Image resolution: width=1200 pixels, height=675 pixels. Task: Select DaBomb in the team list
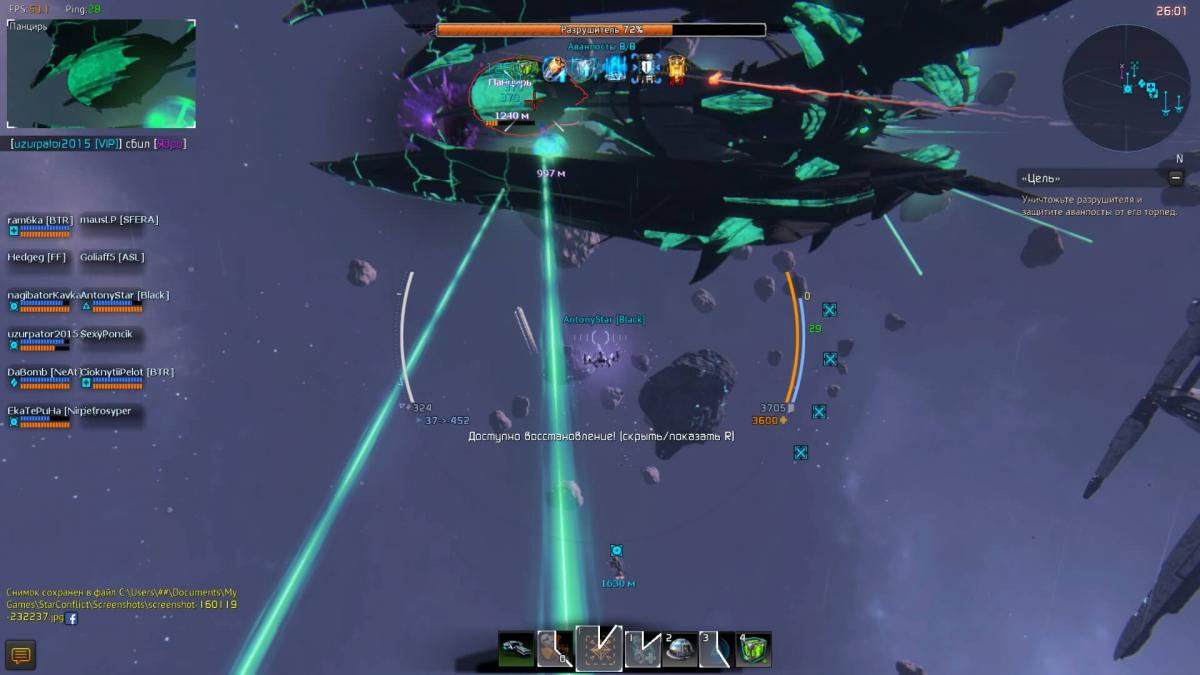(x=40, y=372)
